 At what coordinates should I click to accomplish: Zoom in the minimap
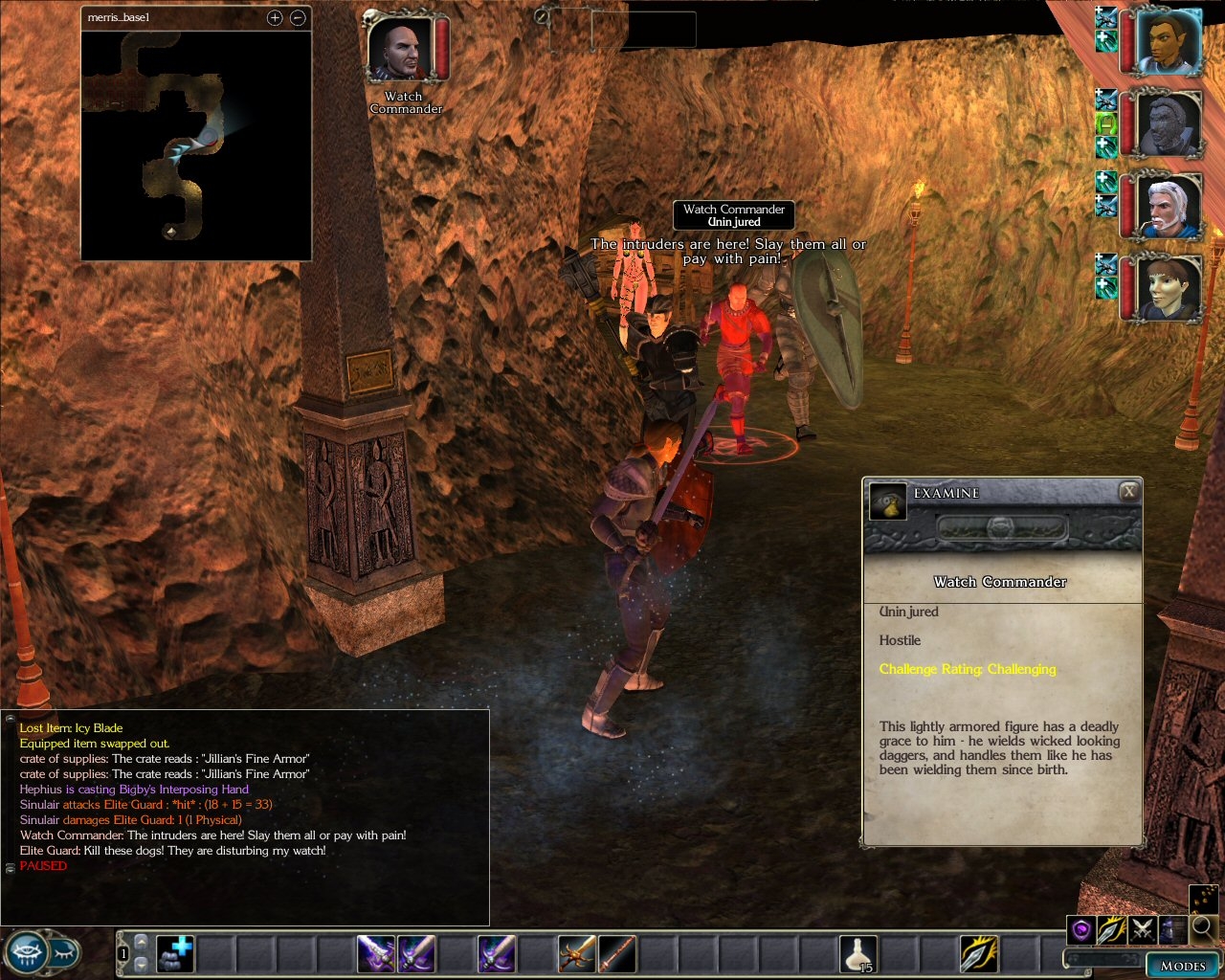click(x=275, y=18)
